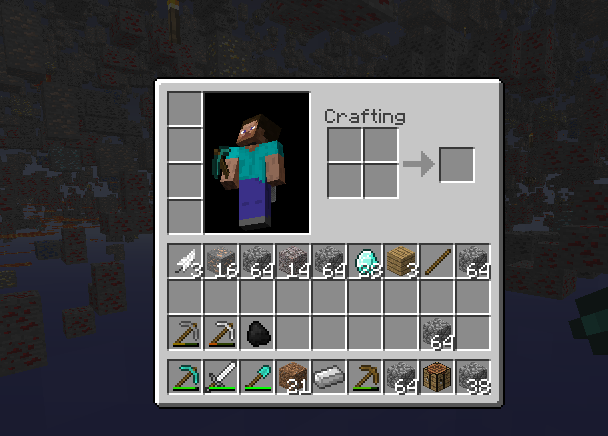The width and height of the screenshot is (608, 436).
Task: Select the diamond pickaxe slot
Action: 185,377
